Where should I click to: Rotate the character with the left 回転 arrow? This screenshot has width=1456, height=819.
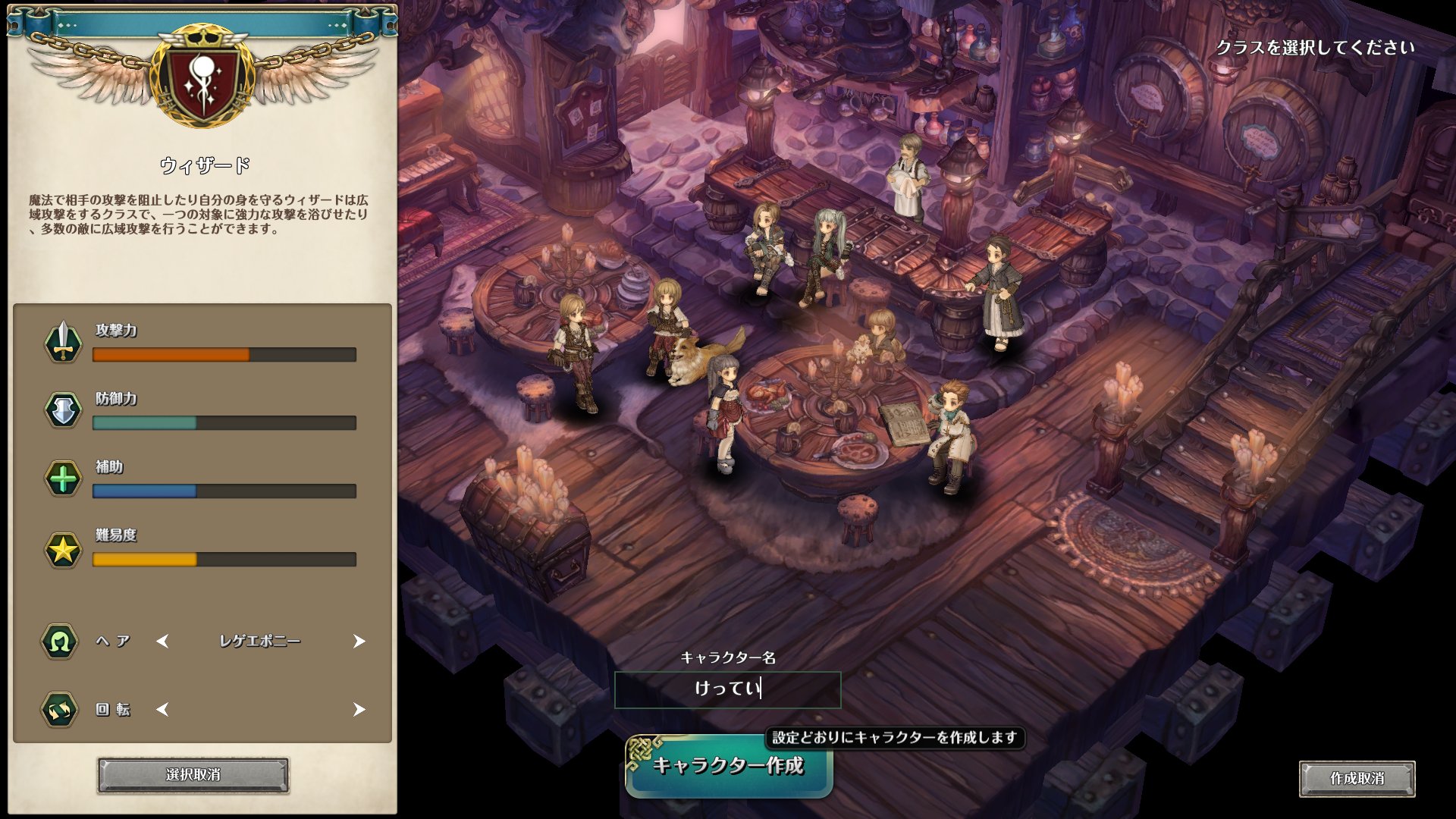[x=162, y=710]
